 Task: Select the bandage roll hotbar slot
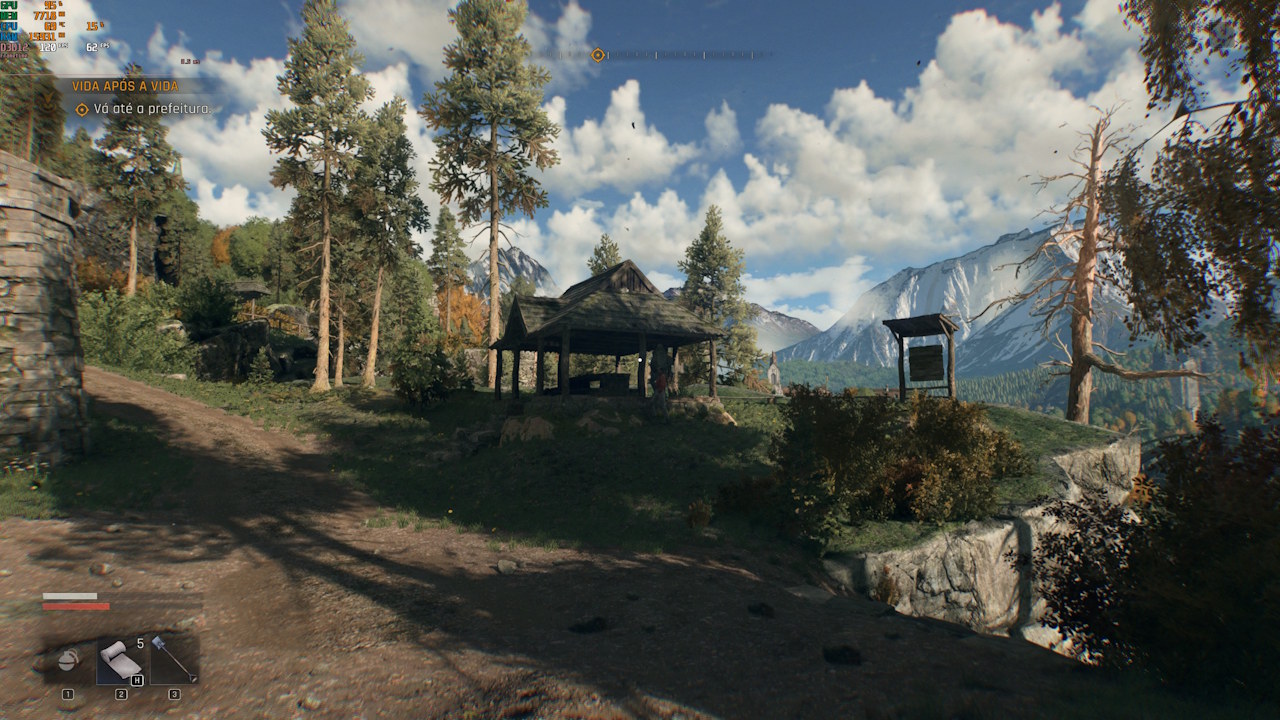point(121,660)
